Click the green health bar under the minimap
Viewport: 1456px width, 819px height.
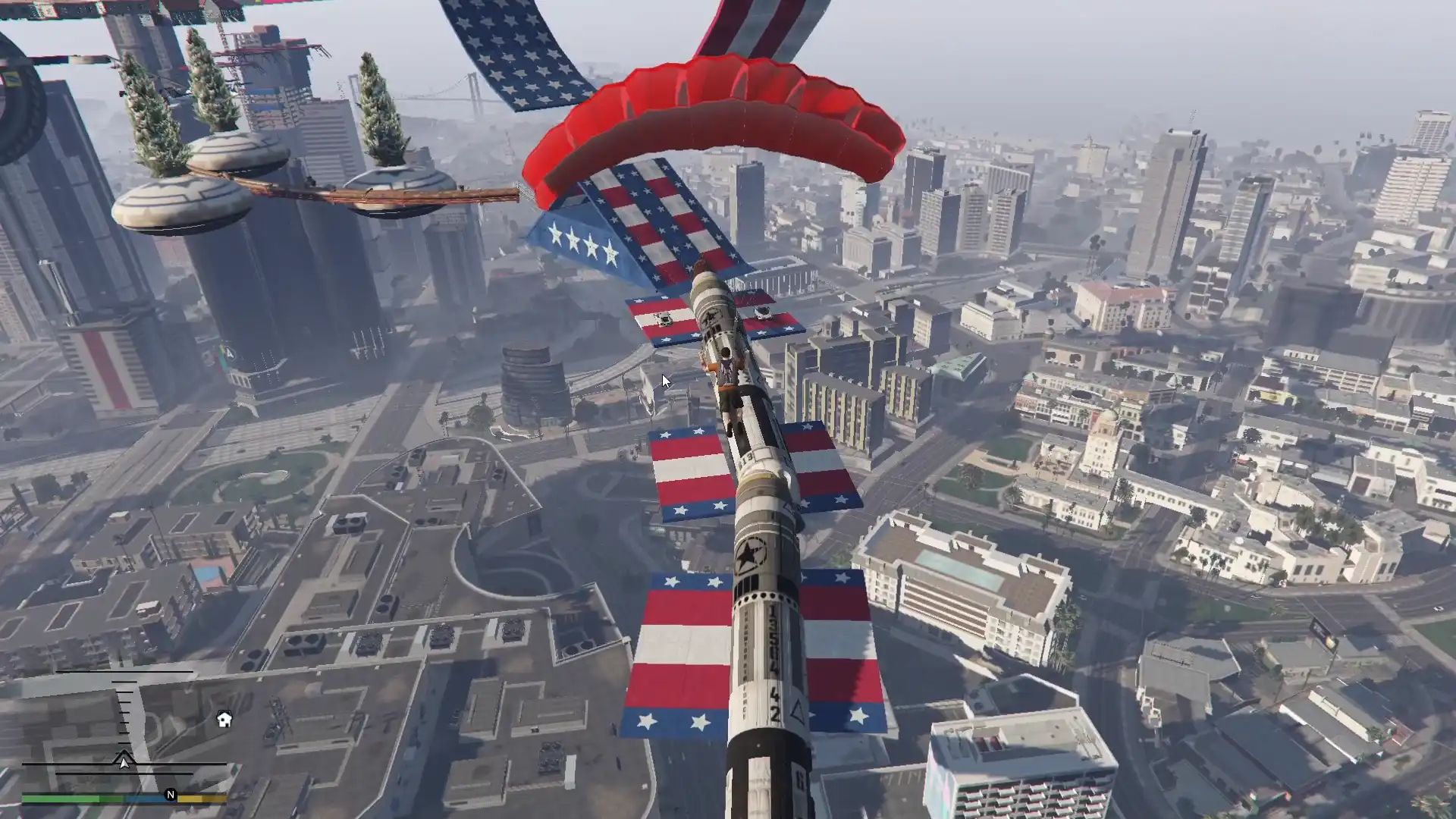coord(61,799)
